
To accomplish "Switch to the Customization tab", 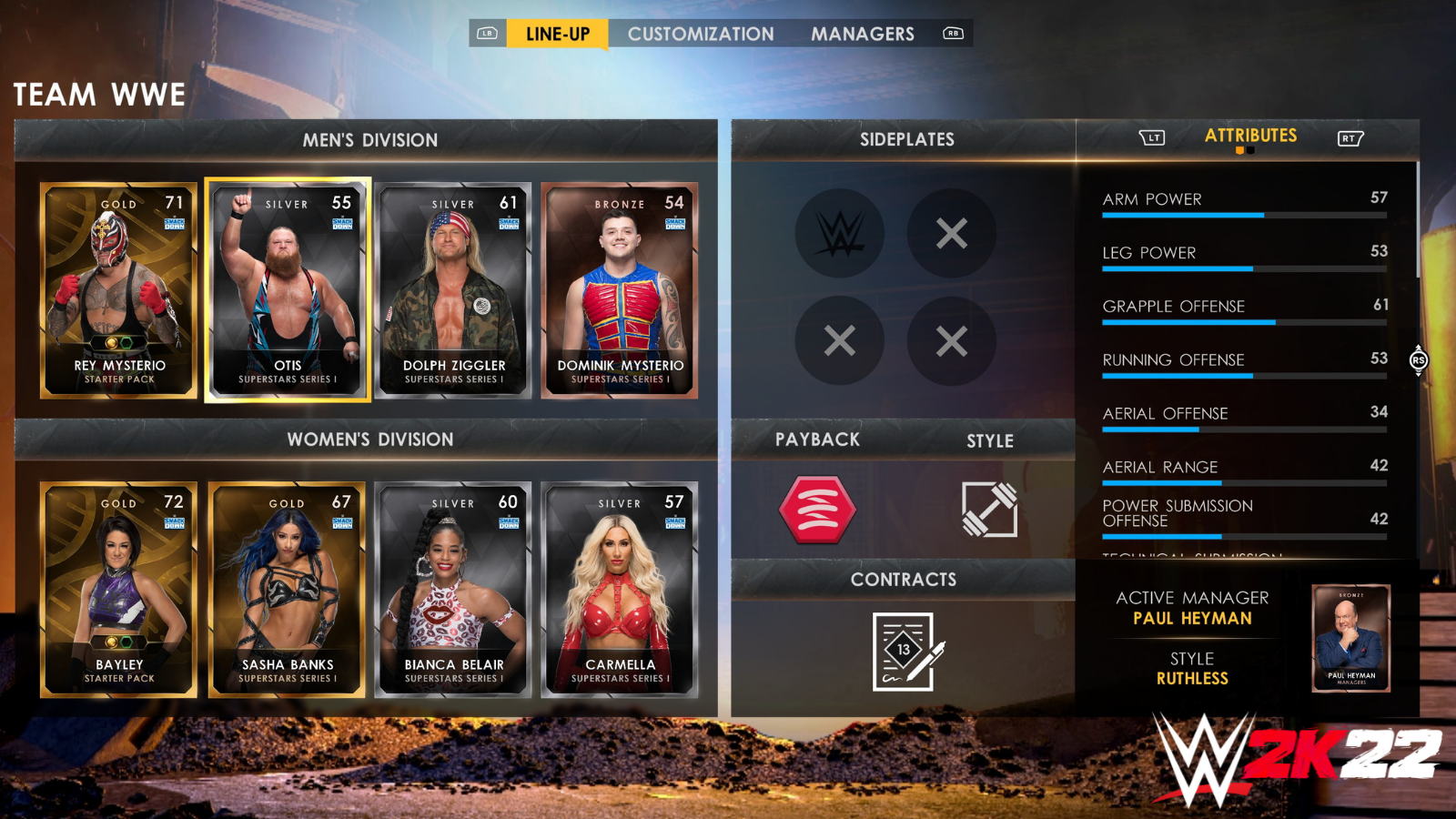I will [701, 34].
